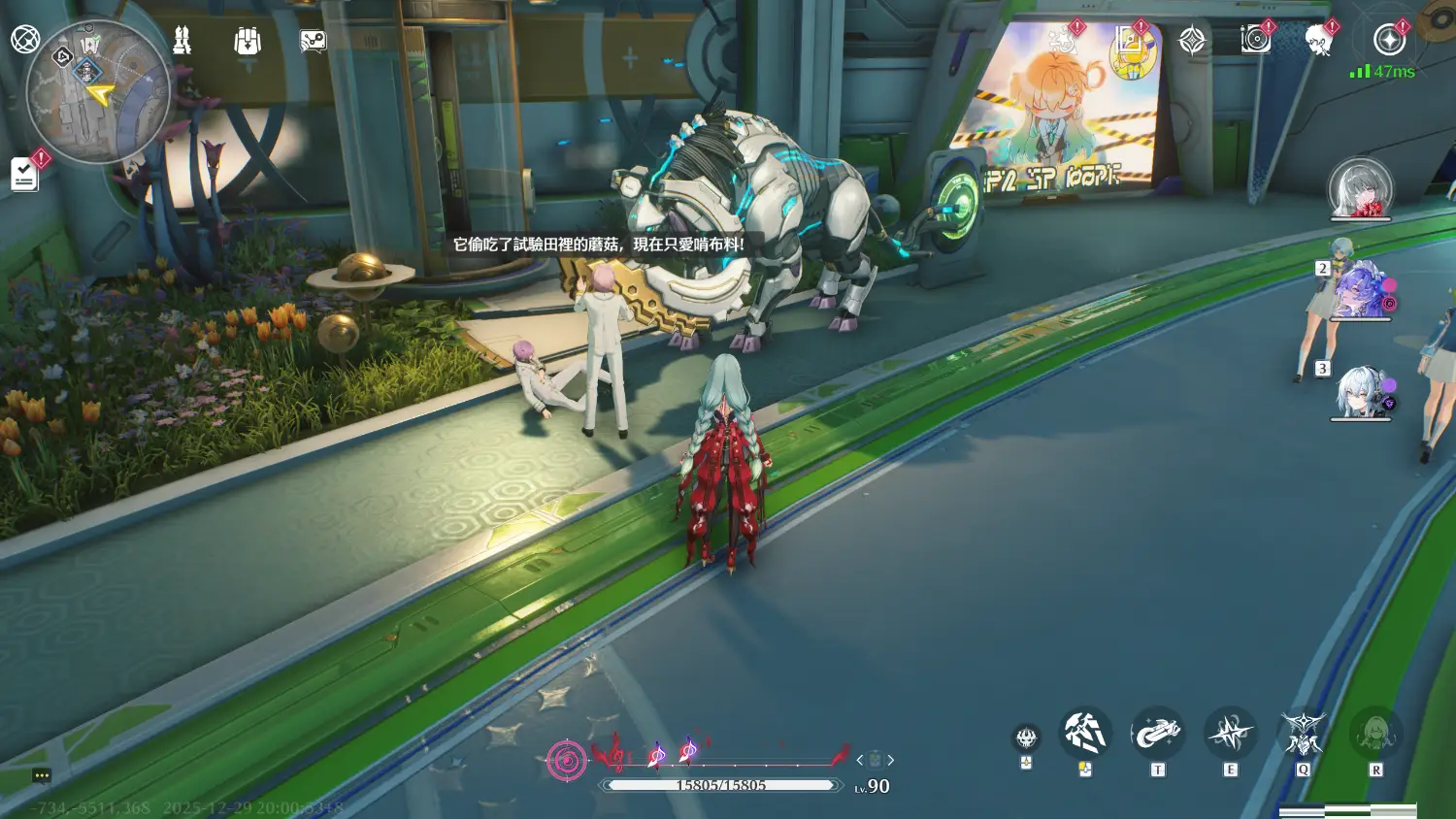Screen dimensions: 1456x819
Task: Open the picture frame gallery icon
Action: [x=1129, y=40]
